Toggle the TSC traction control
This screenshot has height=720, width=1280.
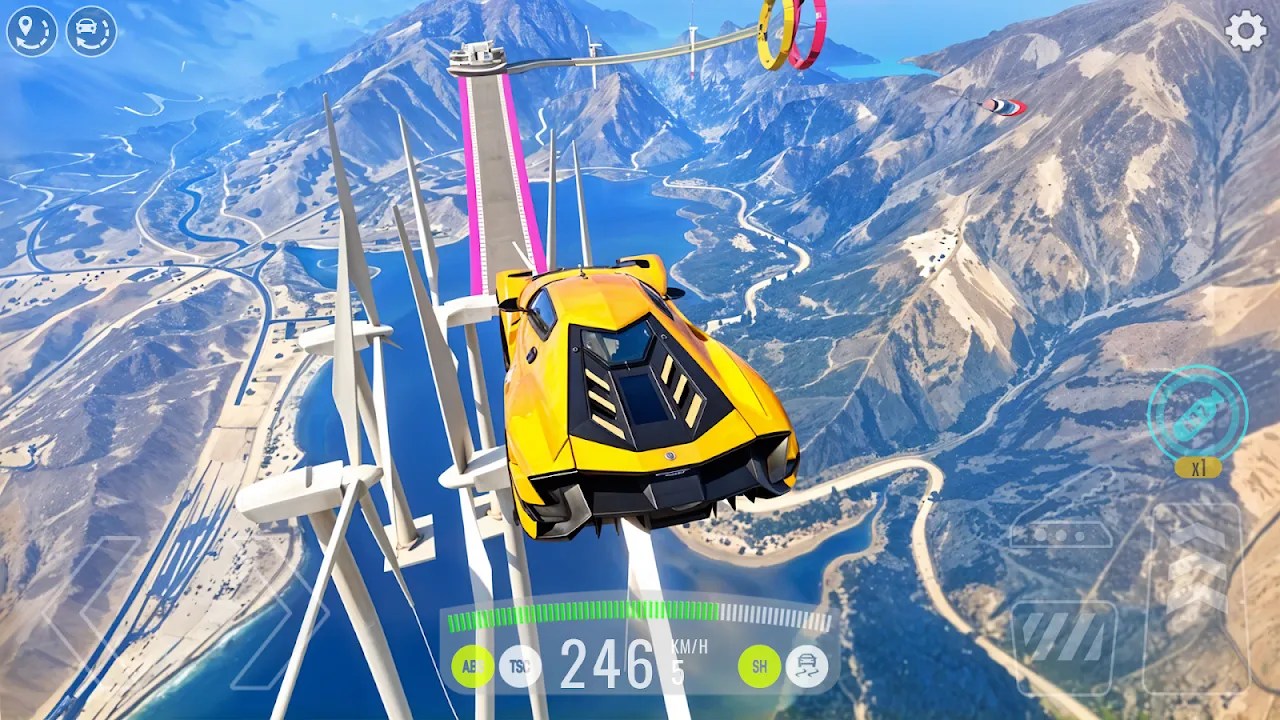tap(520, 666)
